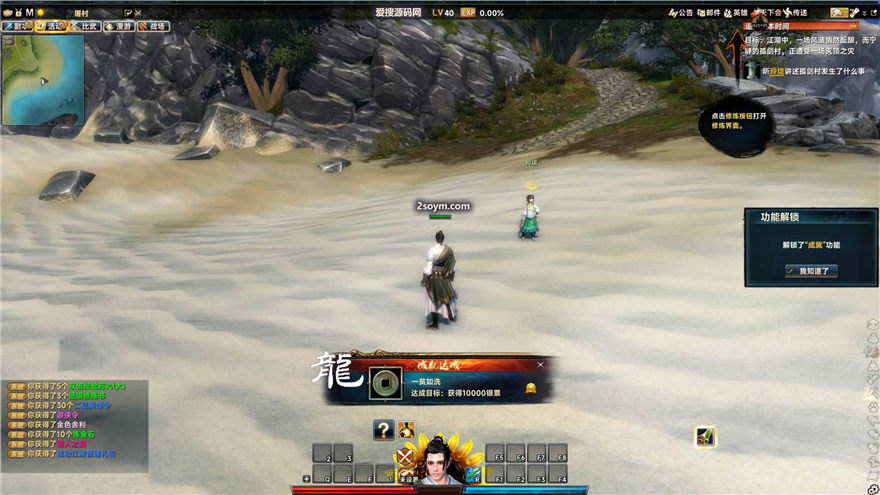Open the 英雄 hero menu
The width and height of the screenshot is (880, 495).
(735, 13)
